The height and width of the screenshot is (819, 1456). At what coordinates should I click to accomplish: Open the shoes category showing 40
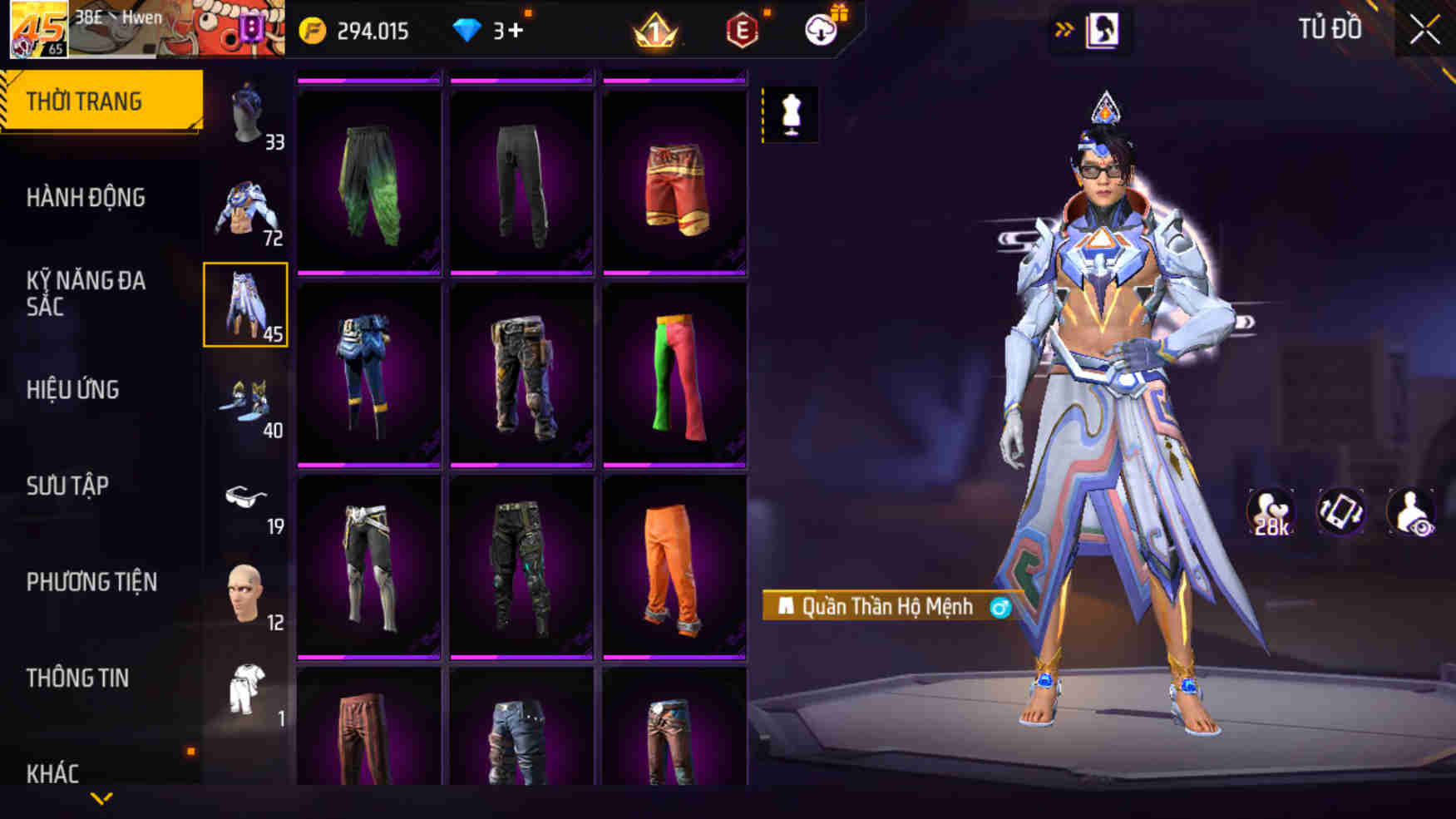coord(246,402)
